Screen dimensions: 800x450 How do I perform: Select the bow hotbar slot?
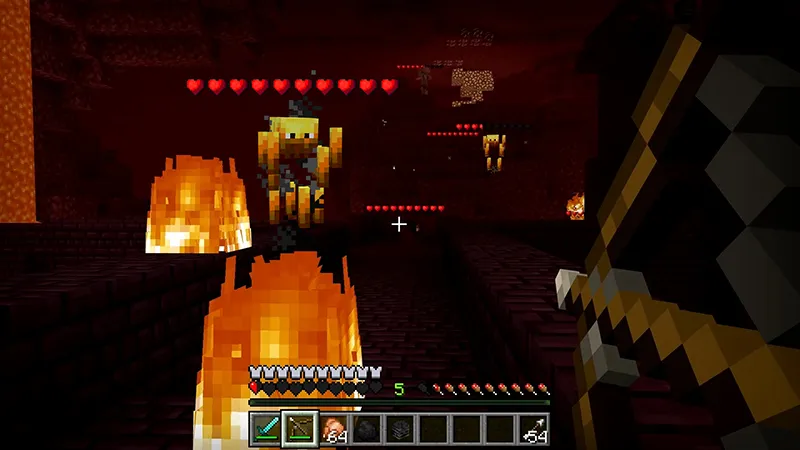point(299,428)
